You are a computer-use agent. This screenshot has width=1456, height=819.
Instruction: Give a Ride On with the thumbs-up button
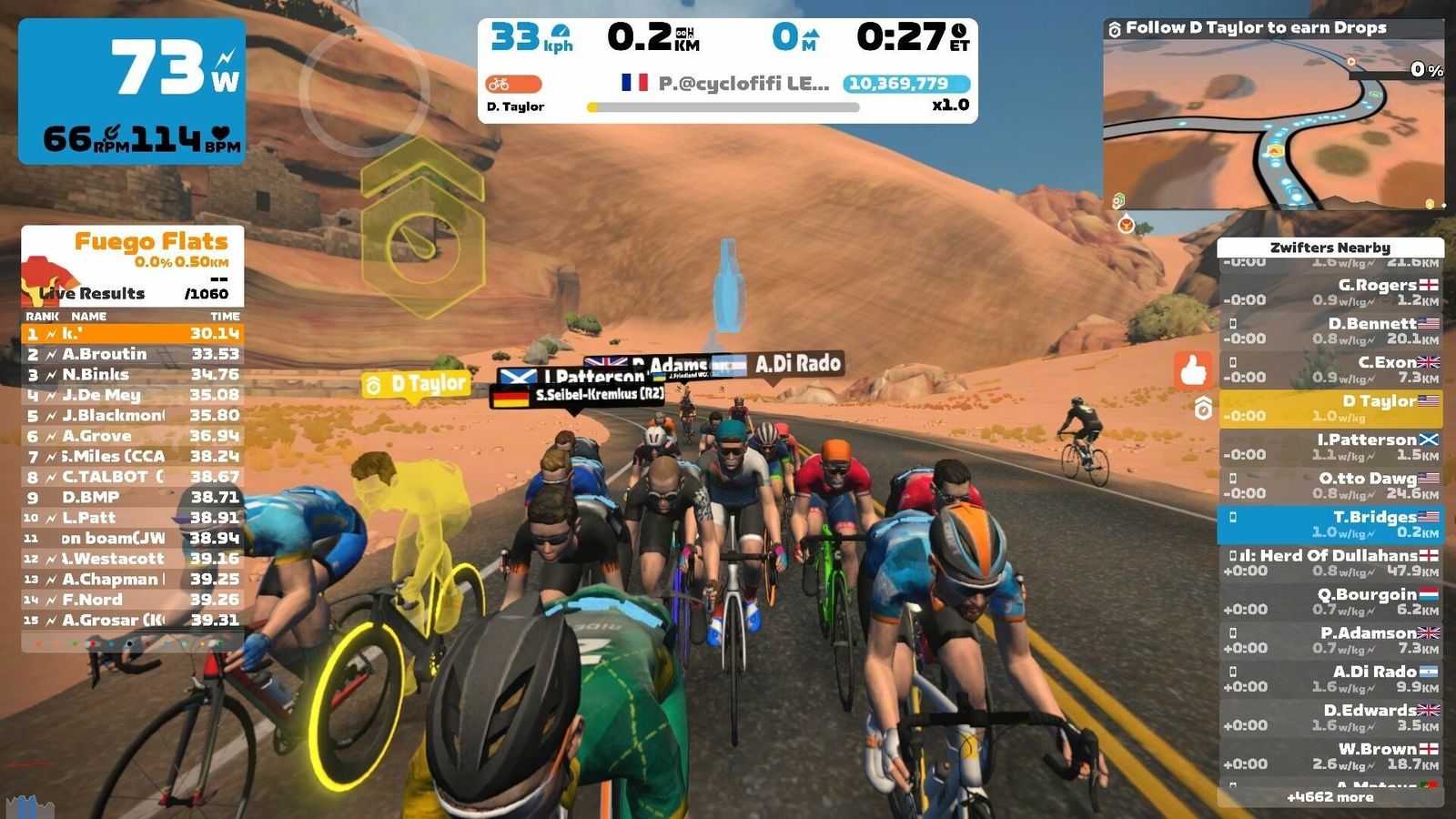tap(1193, 370)
